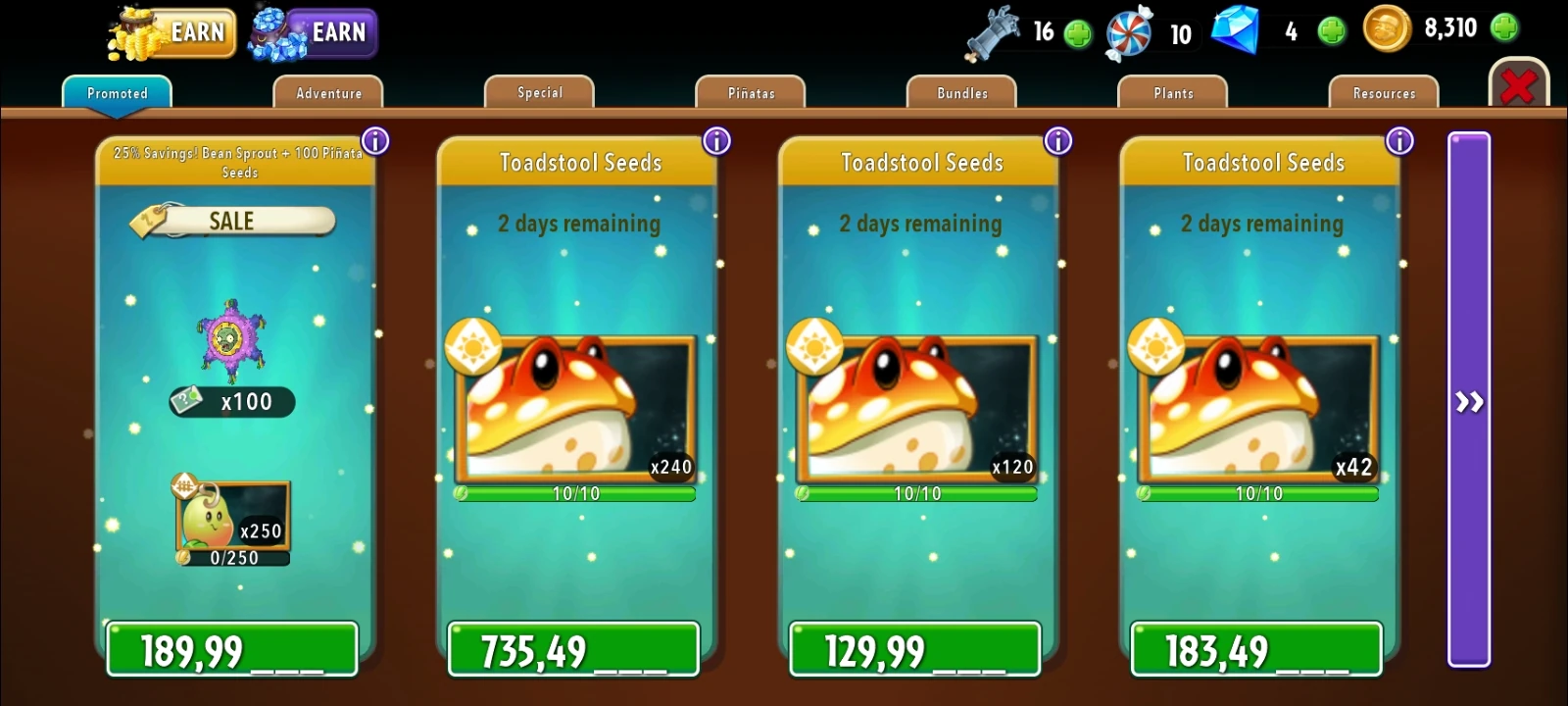The width and height of the screenshot is (1568, 706).
Task: Buy Toadstool Seeds for 129,99
Action: pyautogui.click(x=913, y=648)
